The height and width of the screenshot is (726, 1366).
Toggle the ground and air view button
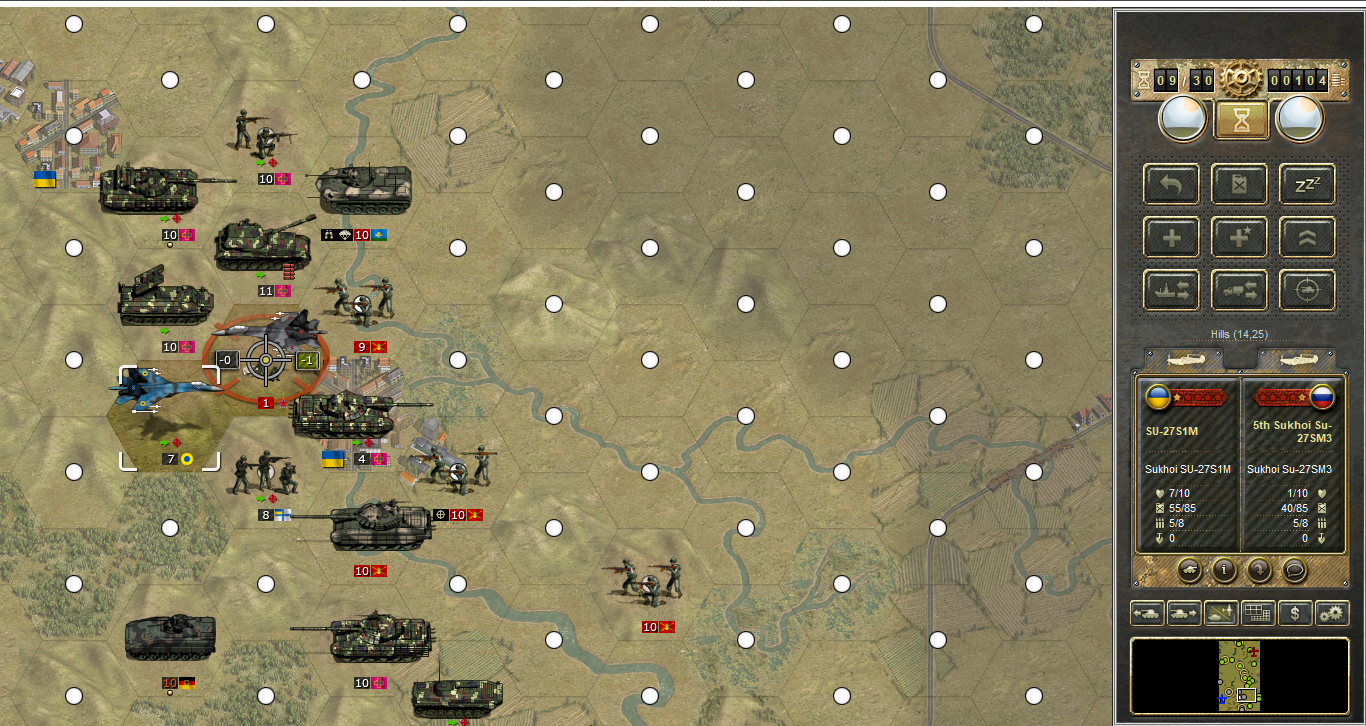[1221, 613]
